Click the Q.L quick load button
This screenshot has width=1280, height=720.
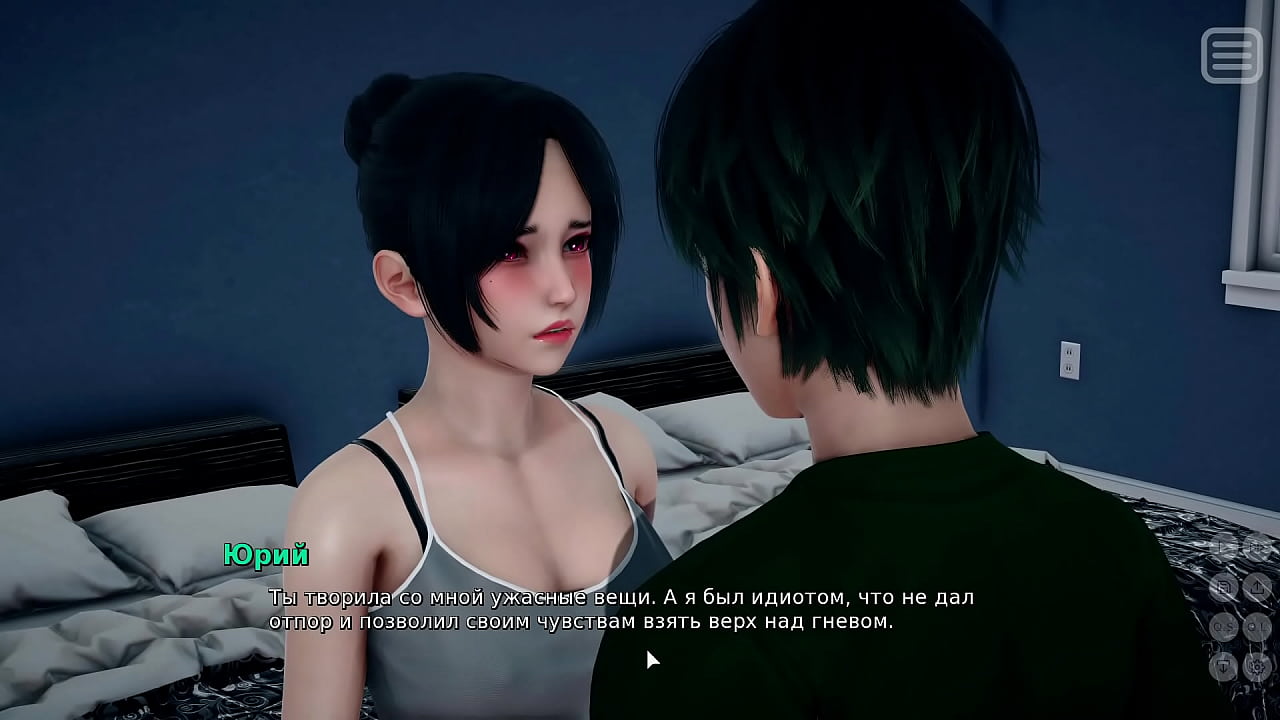pos(1257,627)
